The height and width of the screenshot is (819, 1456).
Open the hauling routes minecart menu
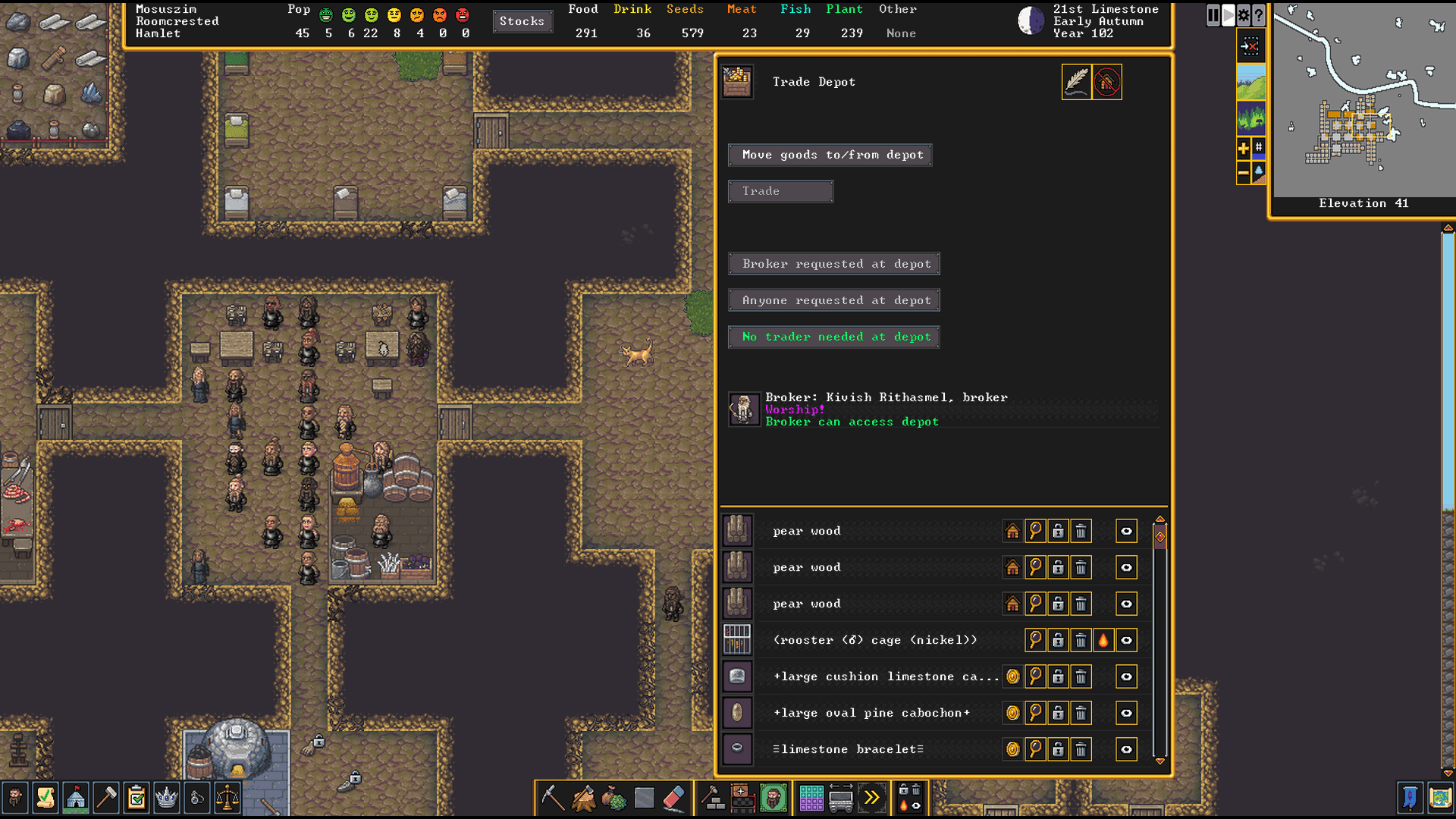coord(842,798)
